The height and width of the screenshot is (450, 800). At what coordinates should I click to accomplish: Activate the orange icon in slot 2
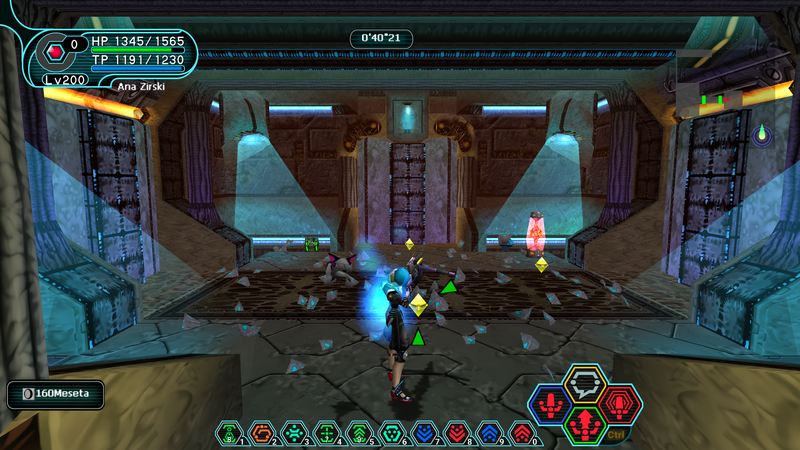pos(261,433)
